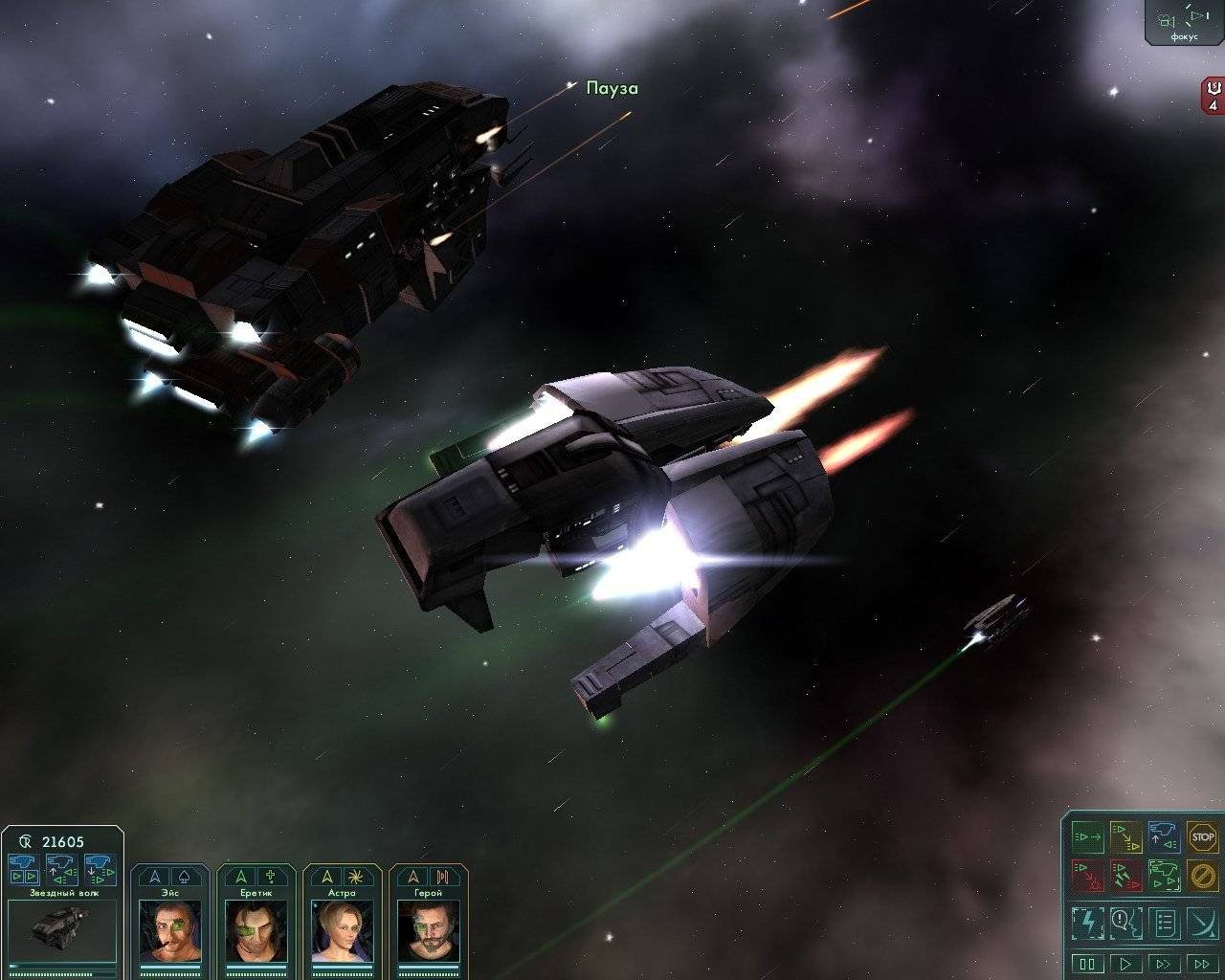Activate the missile attack command
Viewport: 1225px width, 980px height.
pyautogui.click(x=1125, y=875)
